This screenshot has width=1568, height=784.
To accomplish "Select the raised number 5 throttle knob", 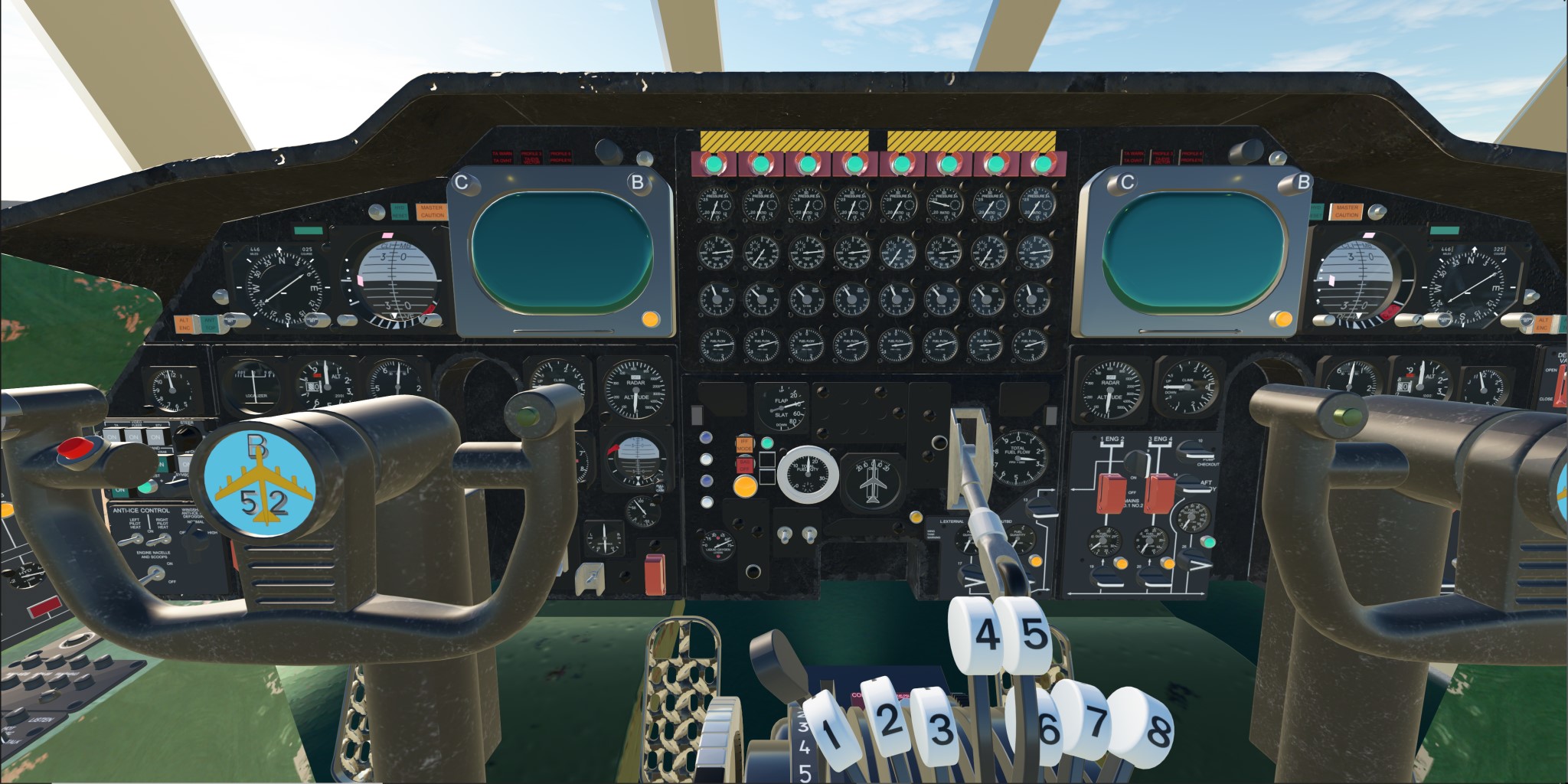I will tap(1031, 635).
